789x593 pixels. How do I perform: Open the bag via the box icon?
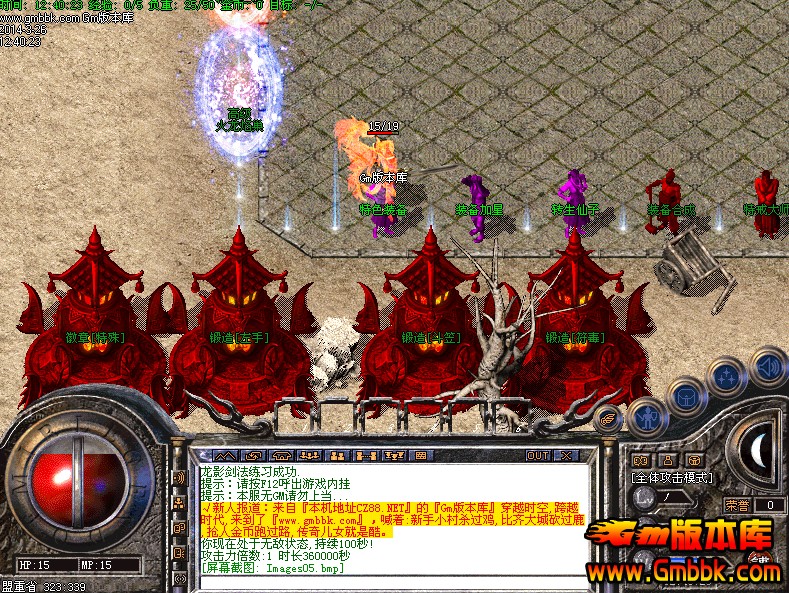tap(686, 396)
